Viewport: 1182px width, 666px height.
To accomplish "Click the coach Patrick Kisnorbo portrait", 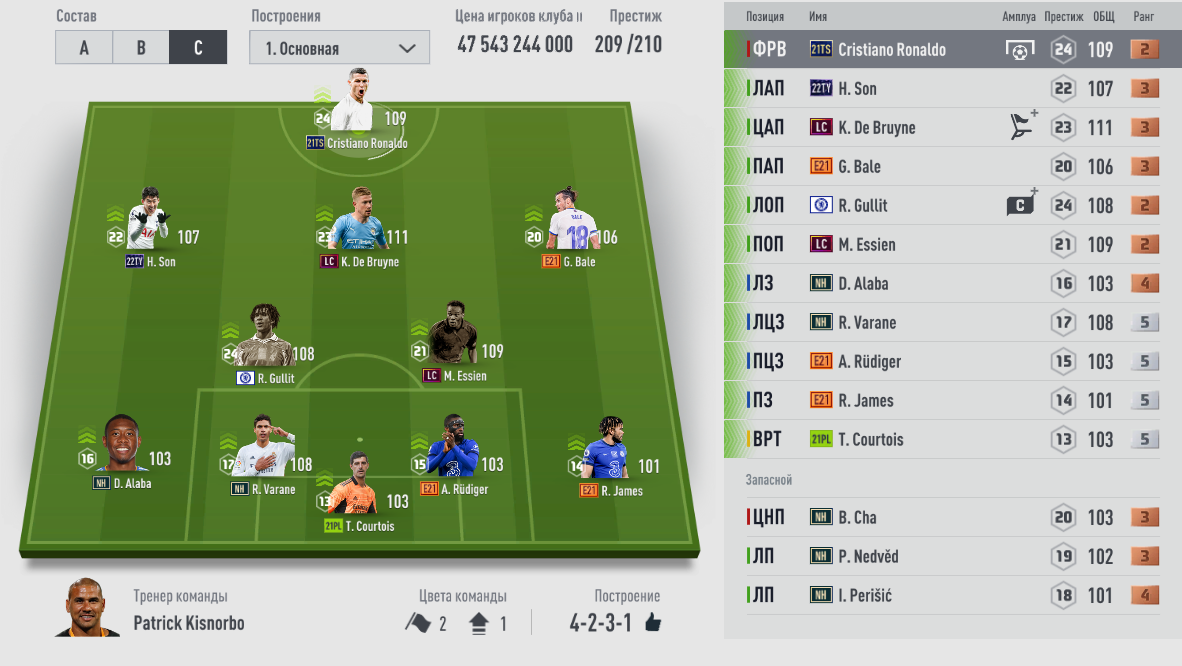I will coord(86,607).
